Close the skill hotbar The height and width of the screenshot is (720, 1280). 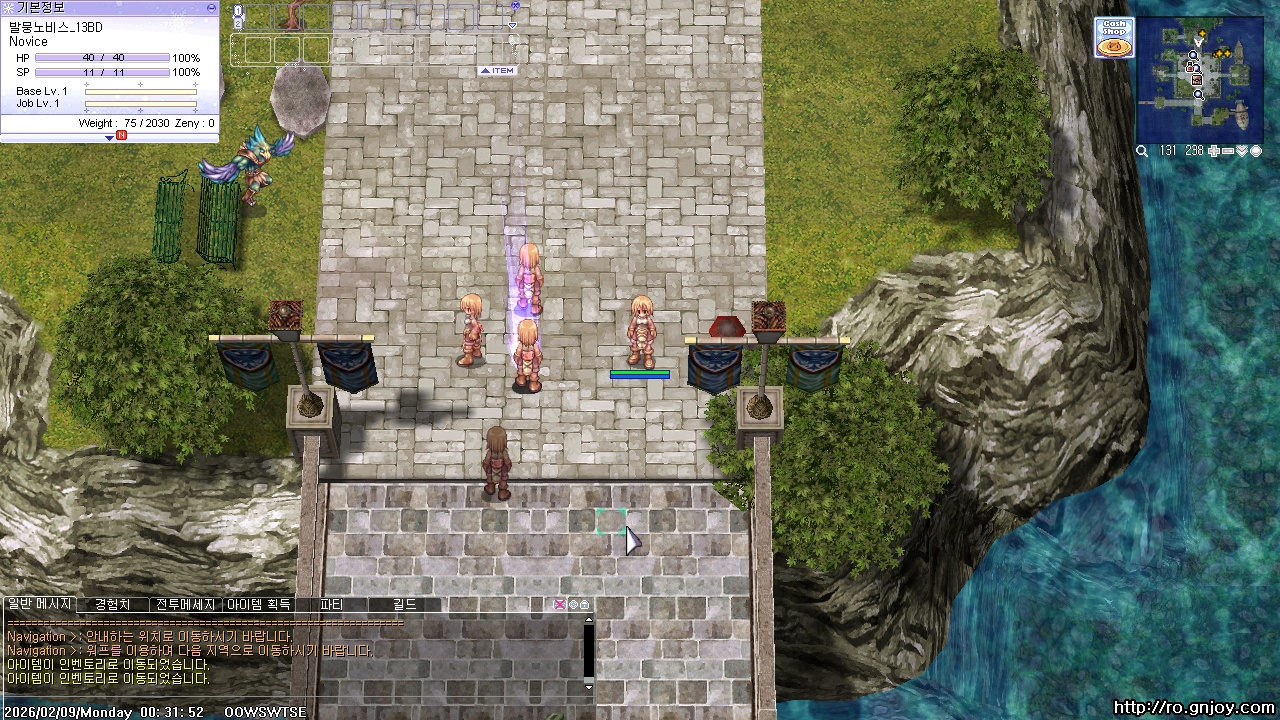tap(515, 5)
